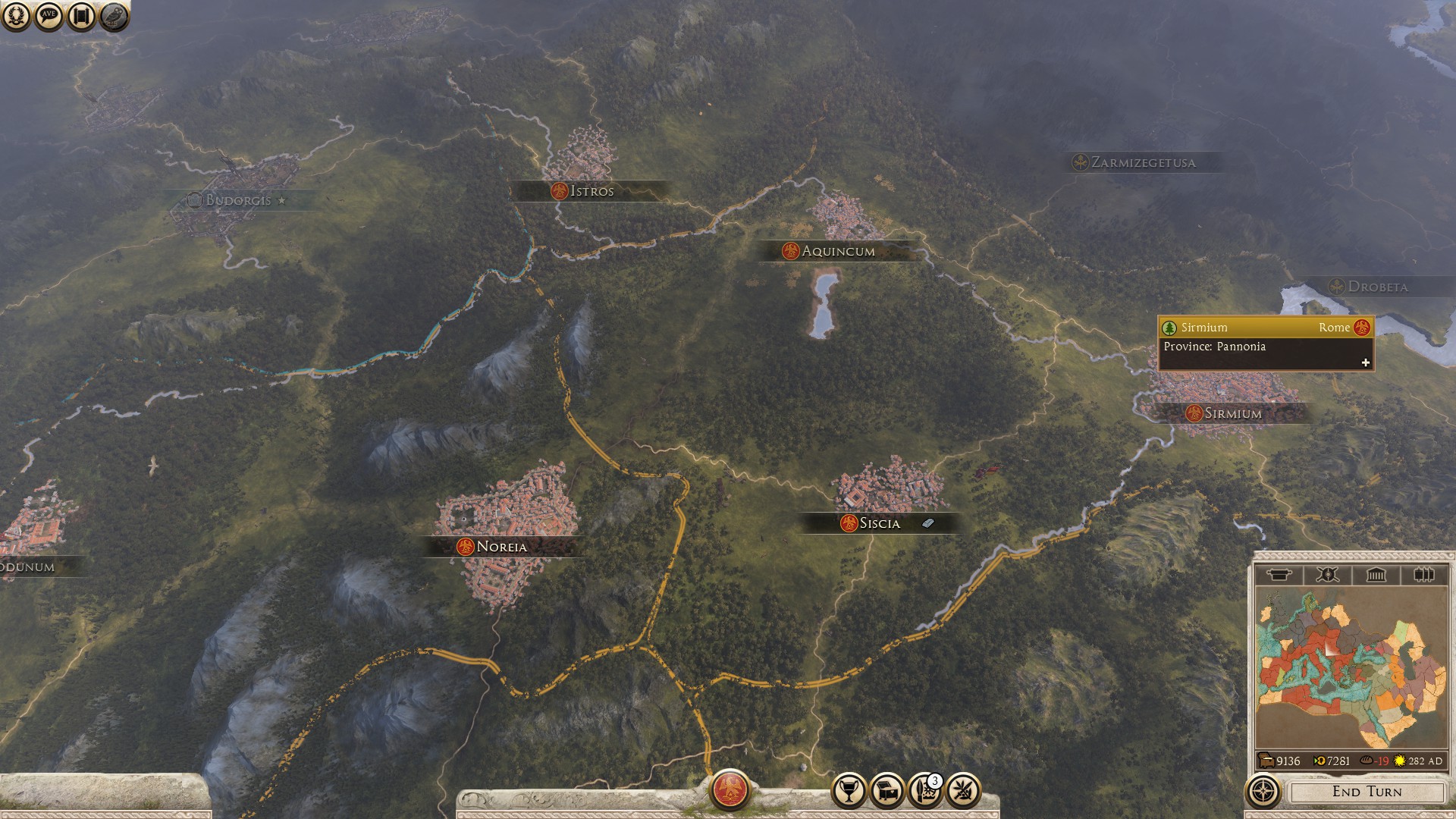Open the AVE speech bubble button

click(49, 16)
